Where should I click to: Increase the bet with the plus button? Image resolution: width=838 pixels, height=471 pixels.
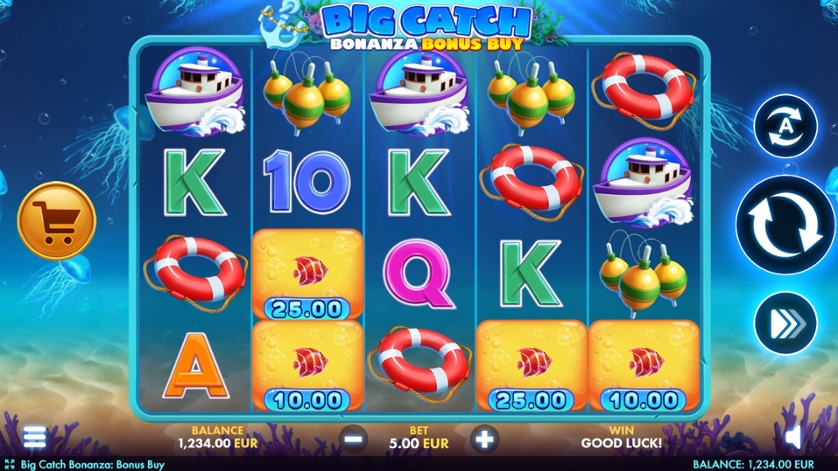tap(484, 437)
